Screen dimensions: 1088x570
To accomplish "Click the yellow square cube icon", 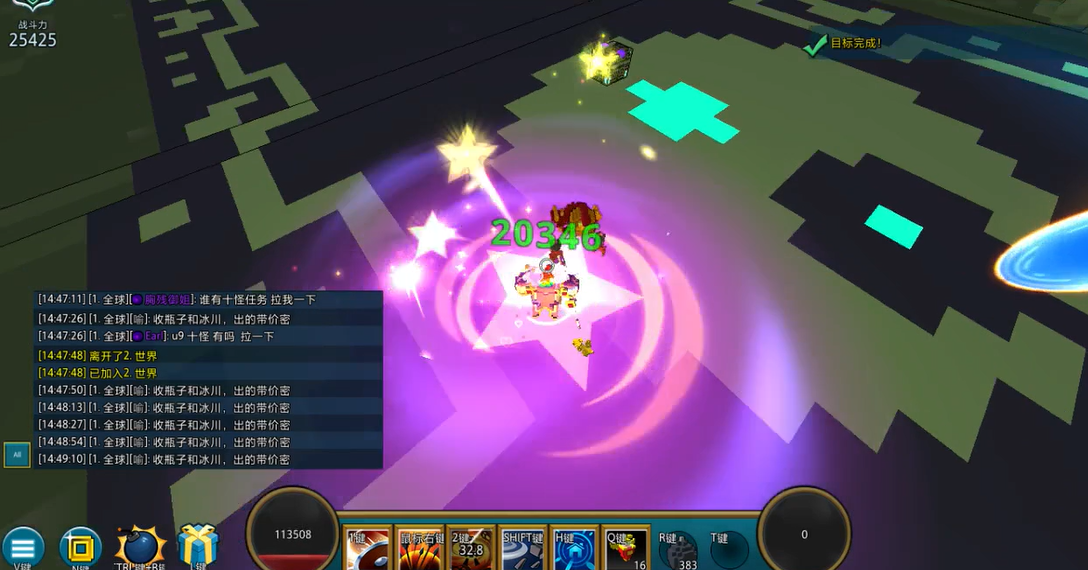I will 80,548.
